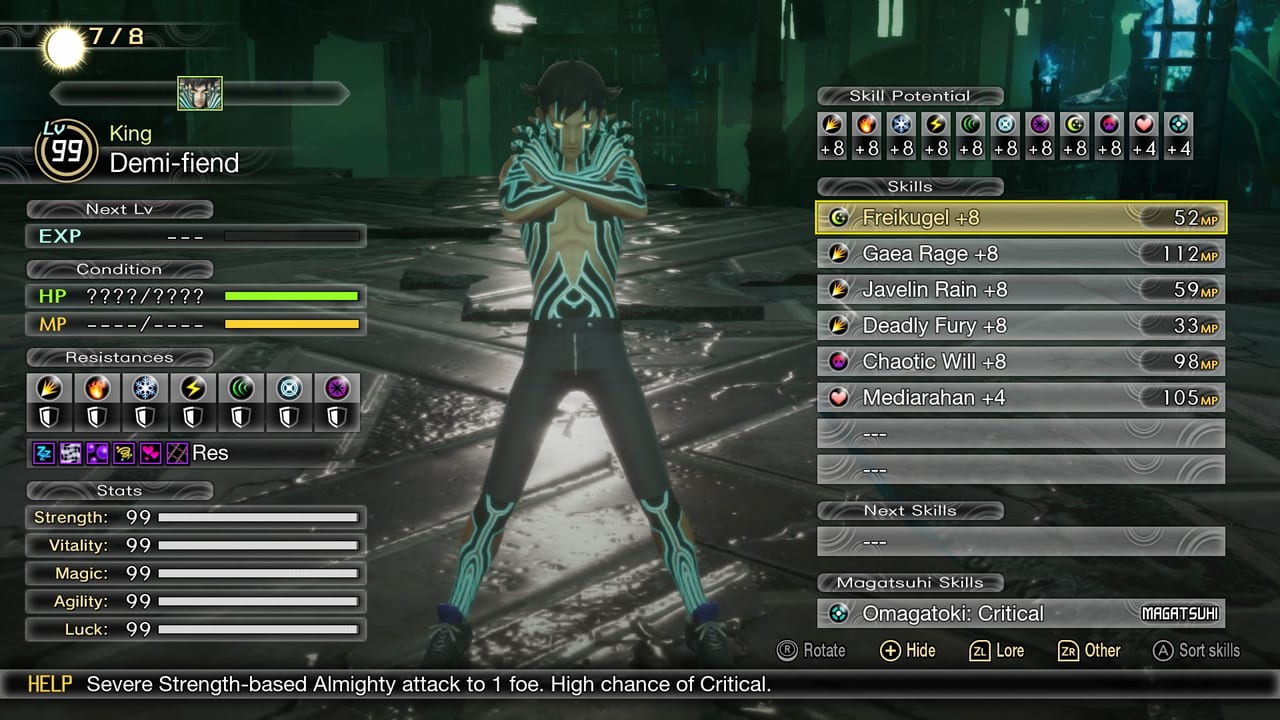Select the Dark resistance icon
The image size is (1280, 720).
pos(335,388)
